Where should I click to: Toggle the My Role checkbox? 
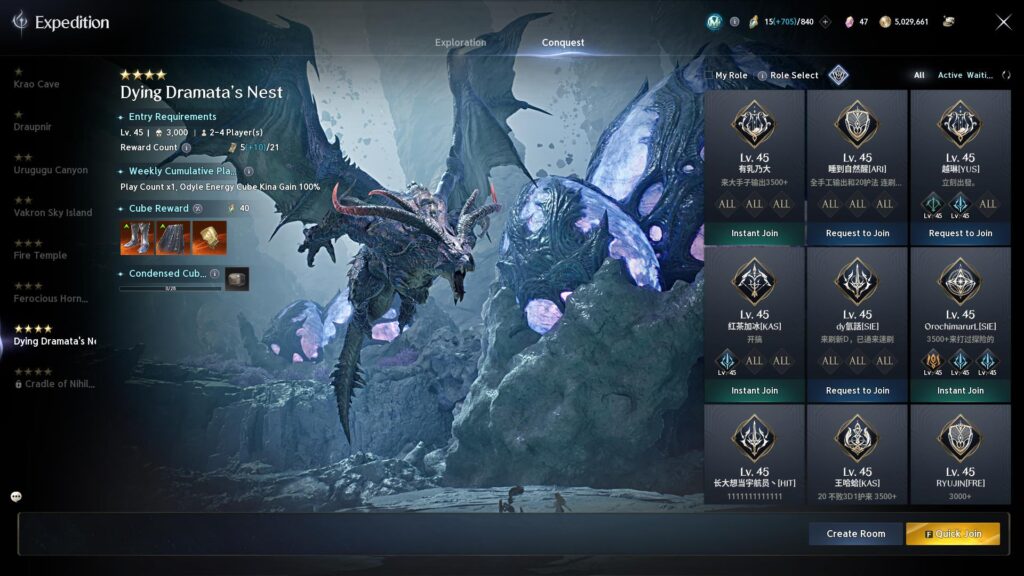tap(709, 75)
